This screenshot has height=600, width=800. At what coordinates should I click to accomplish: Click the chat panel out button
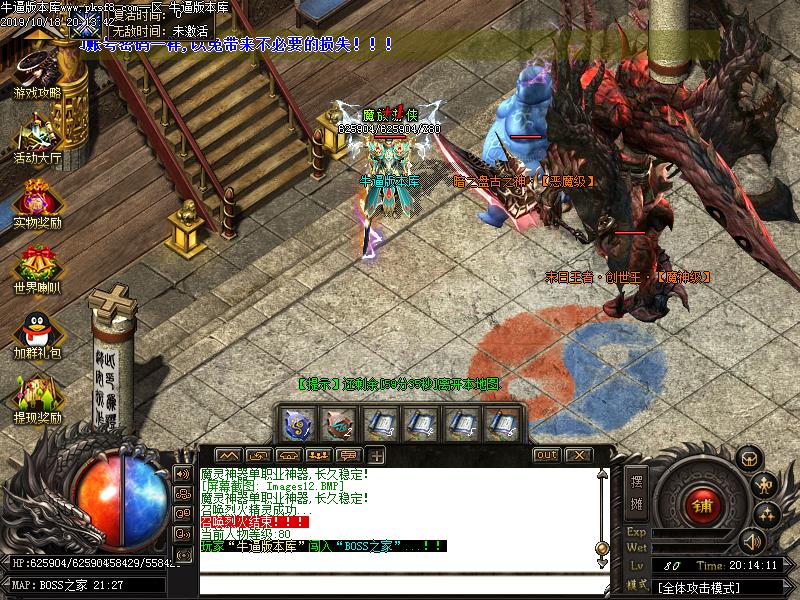point(546,455)
